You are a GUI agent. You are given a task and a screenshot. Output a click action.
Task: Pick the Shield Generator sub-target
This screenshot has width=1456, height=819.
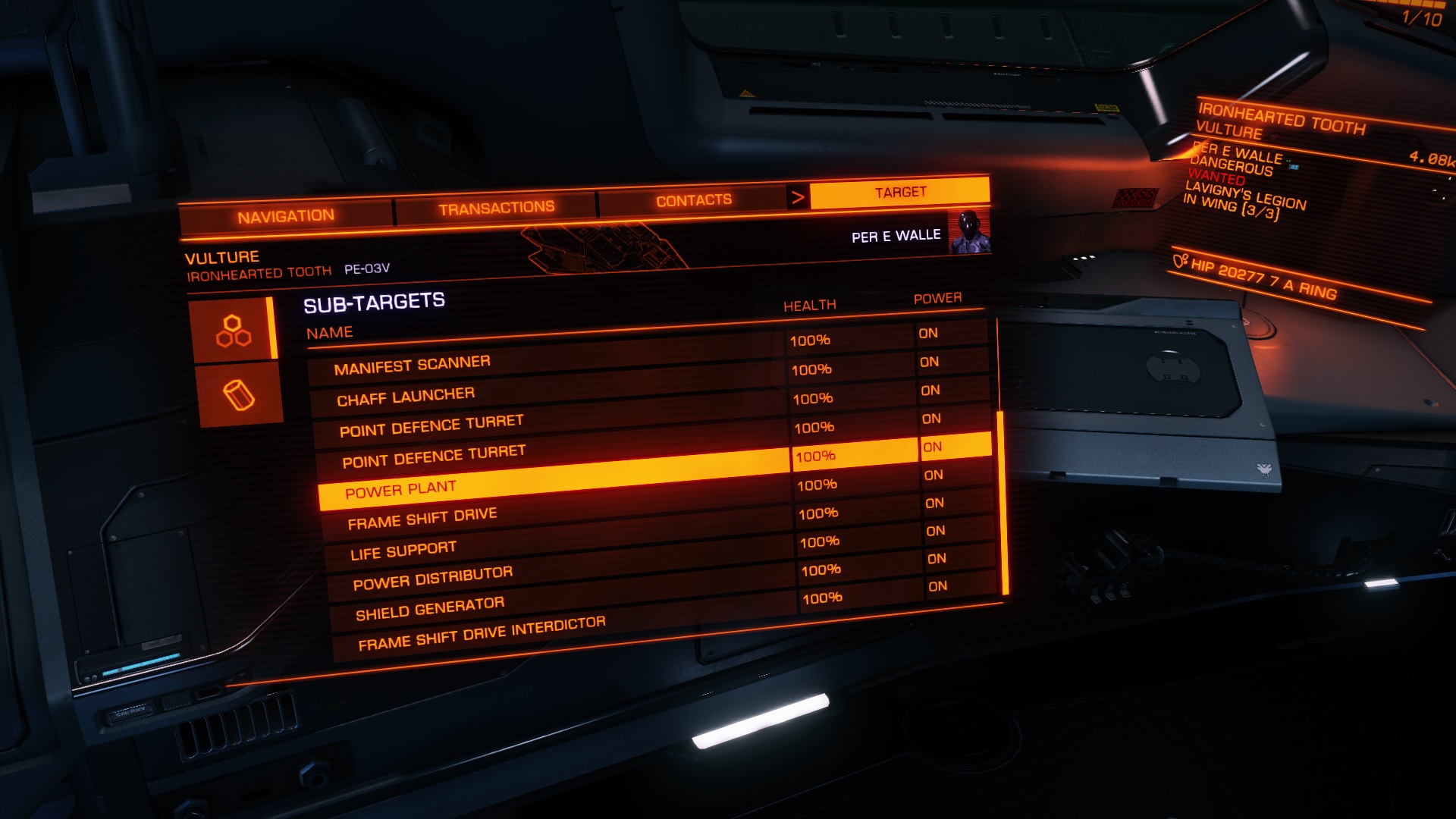[x=430, y=608]
